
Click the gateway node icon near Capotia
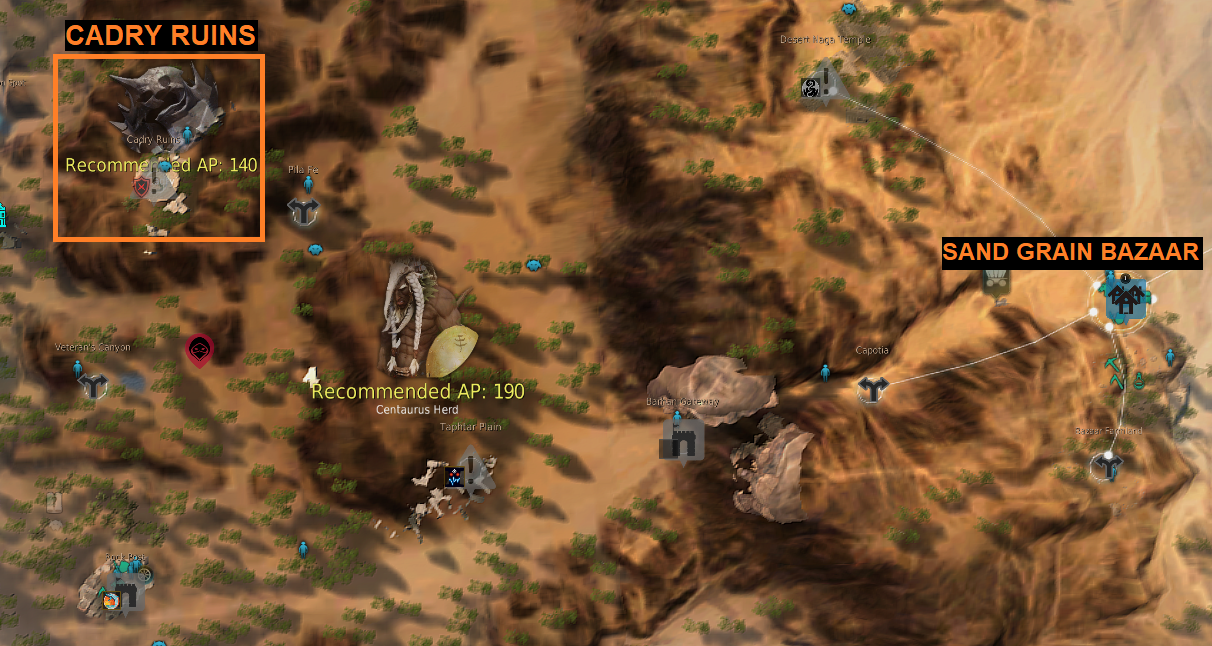(x=681, y=440)
